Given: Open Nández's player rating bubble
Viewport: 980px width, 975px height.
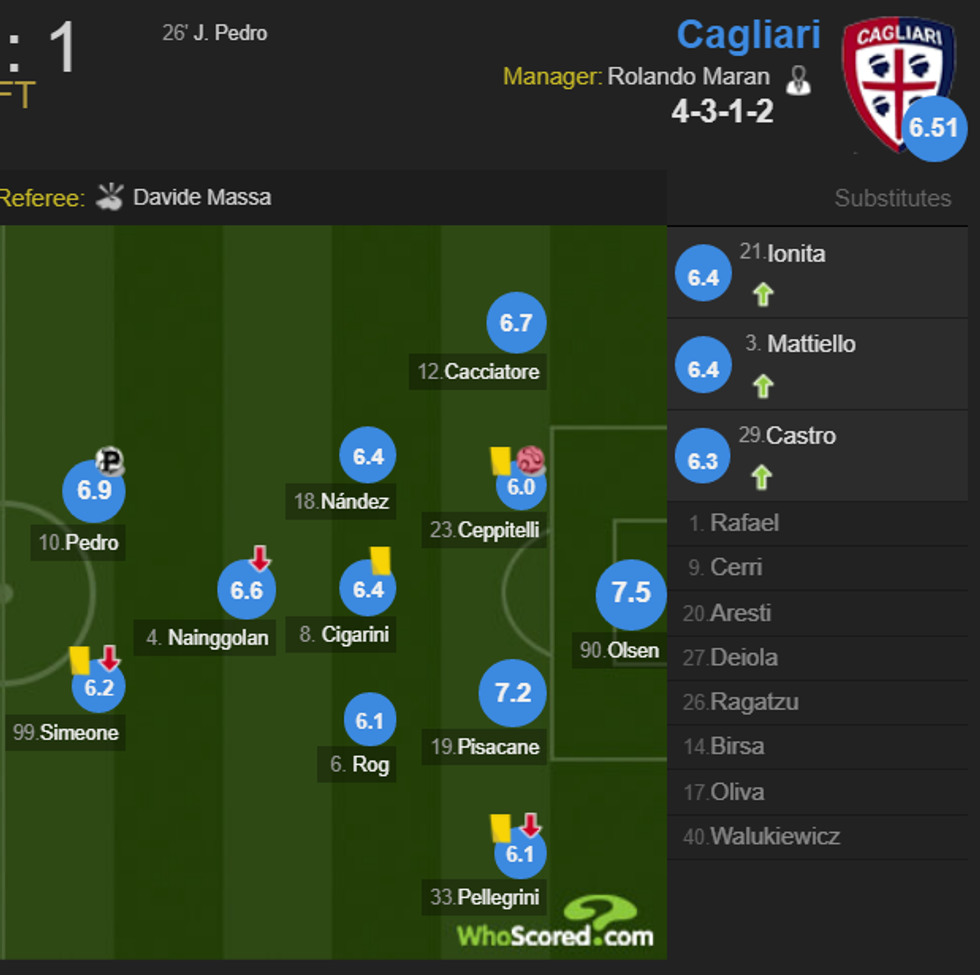Looking at the screenshot, I should (x=368, y=457).
